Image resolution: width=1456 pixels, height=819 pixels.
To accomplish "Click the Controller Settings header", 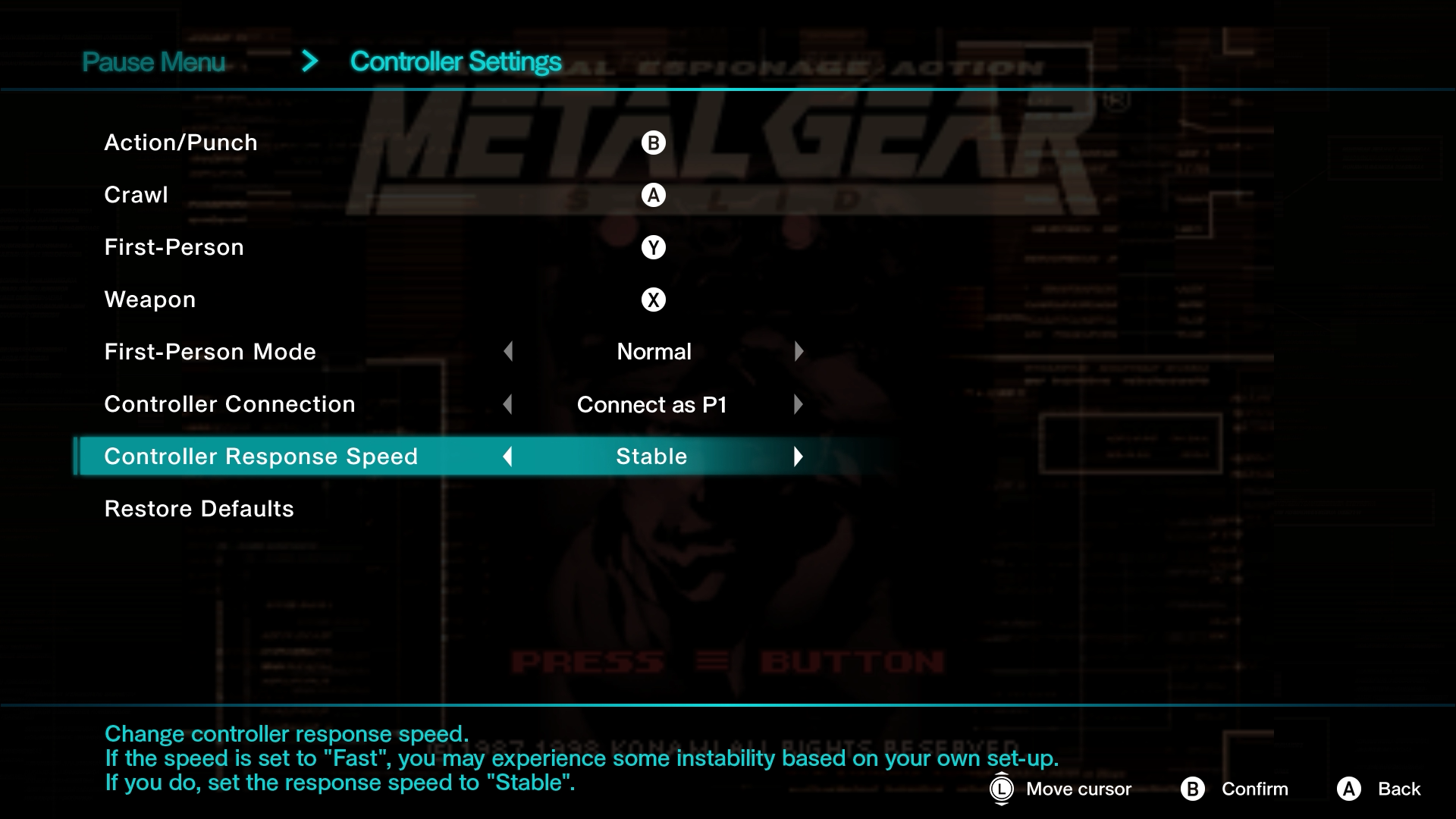I will click(455, 61).
